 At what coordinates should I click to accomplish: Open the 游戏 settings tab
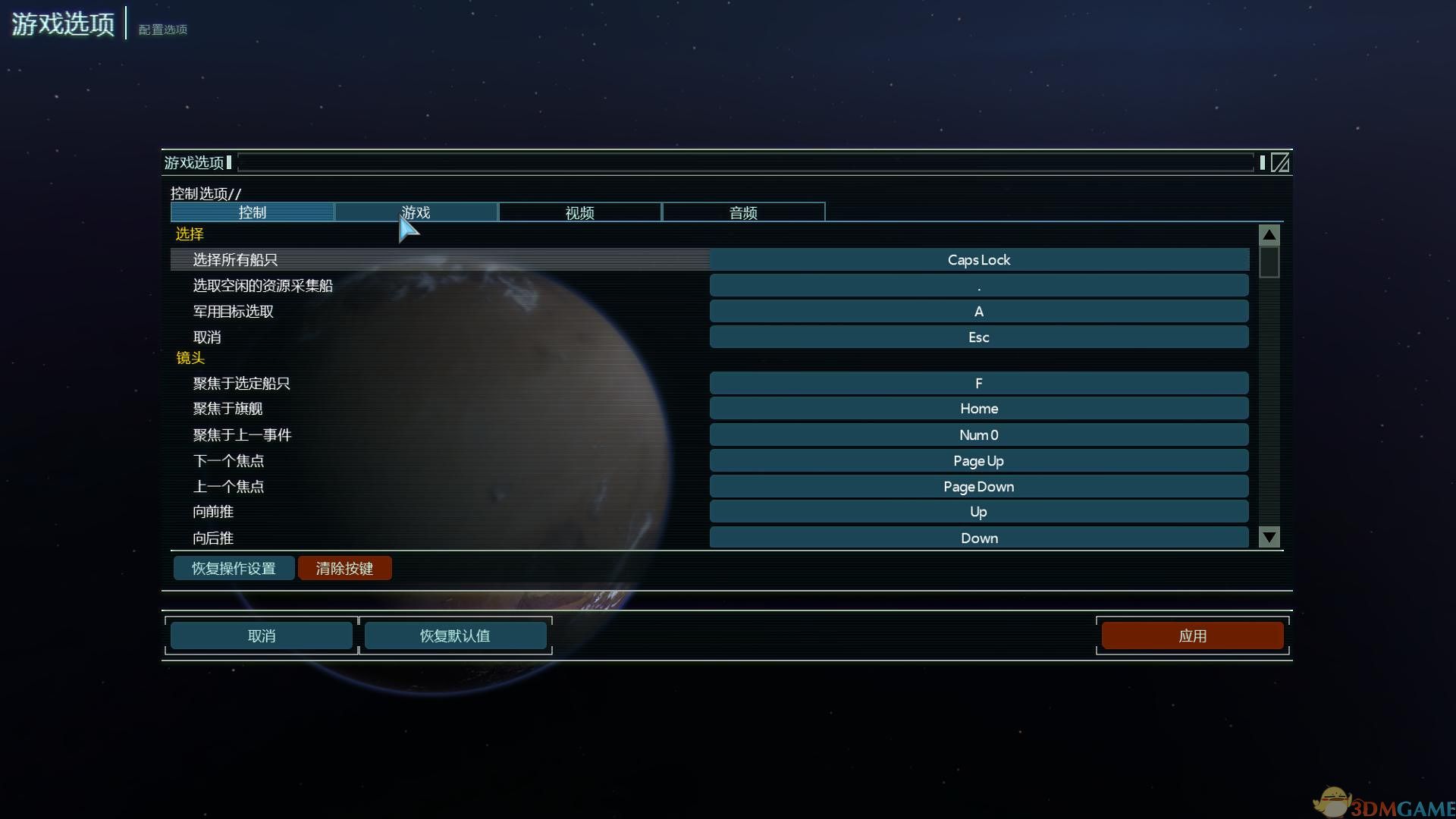point(416,212)
